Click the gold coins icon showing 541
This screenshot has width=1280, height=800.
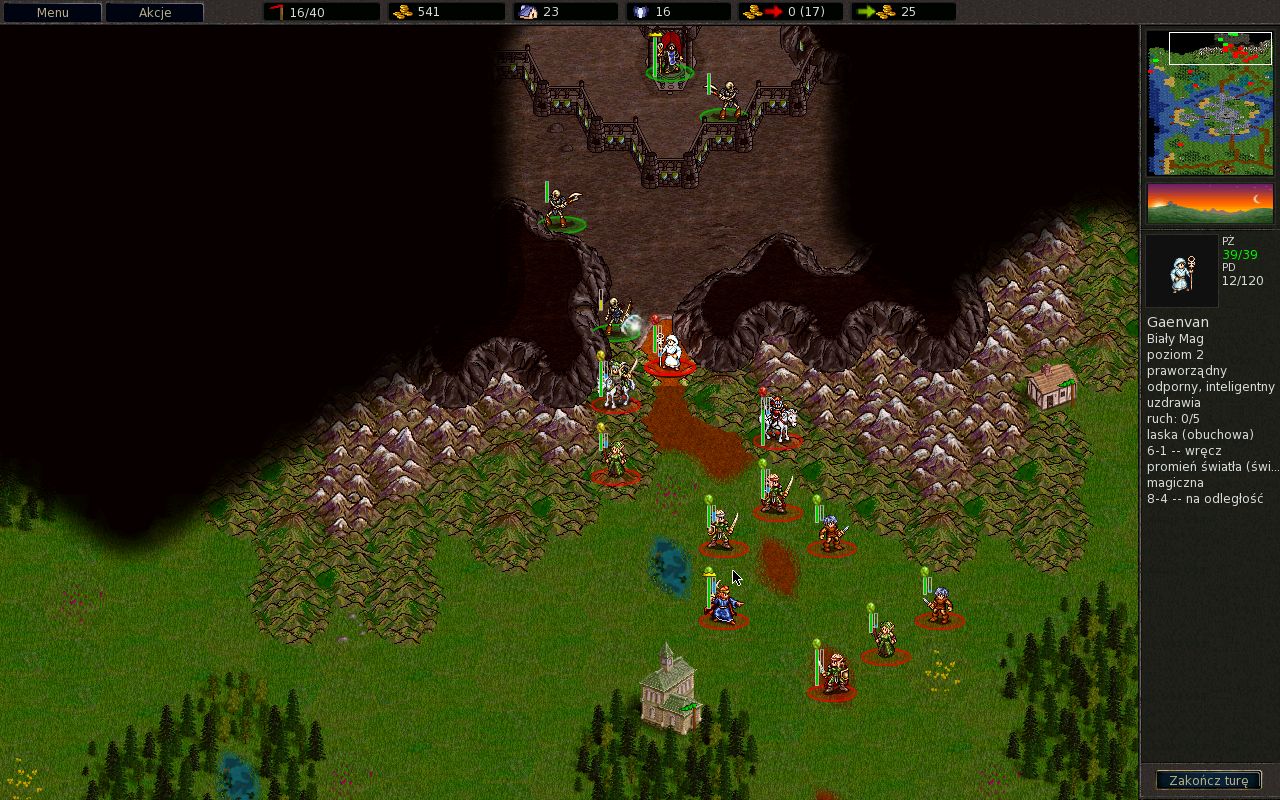pyautogui.click(x=401, y=11)
